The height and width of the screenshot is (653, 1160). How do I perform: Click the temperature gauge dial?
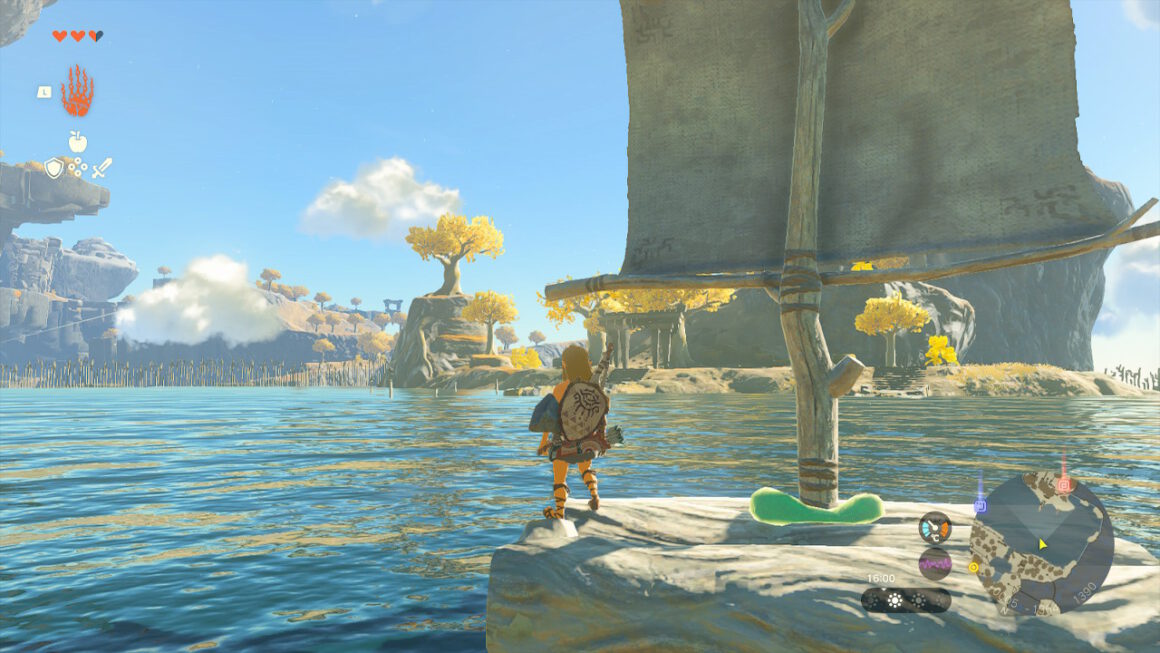(x=935, y=527)
